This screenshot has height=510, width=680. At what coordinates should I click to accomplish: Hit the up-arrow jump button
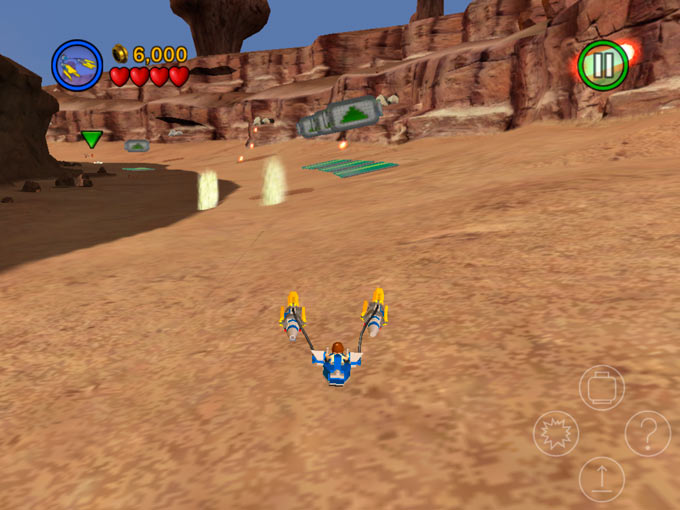pos(602,480)
